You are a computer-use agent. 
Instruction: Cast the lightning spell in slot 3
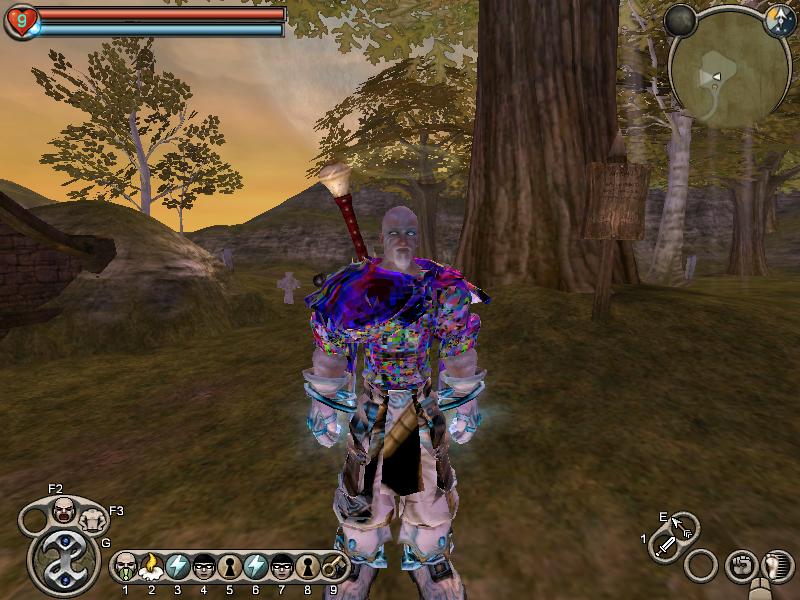177,567
